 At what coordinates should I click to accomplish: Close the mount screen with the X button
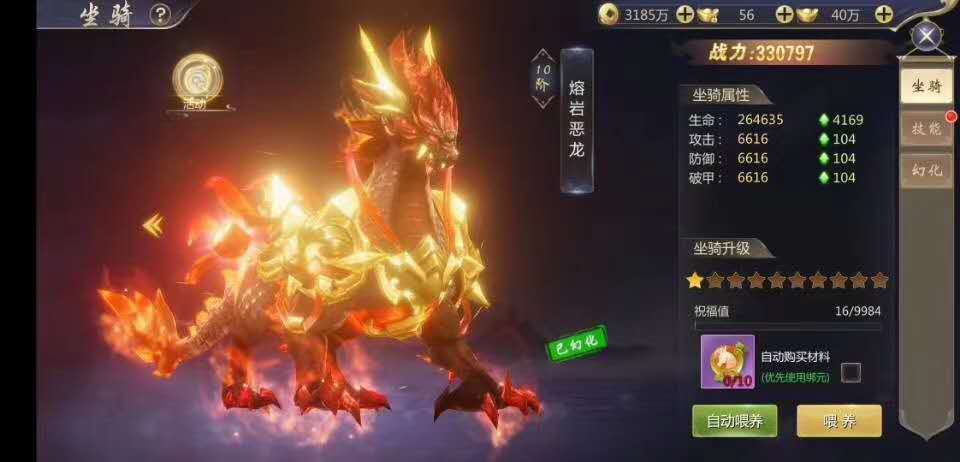927,37
